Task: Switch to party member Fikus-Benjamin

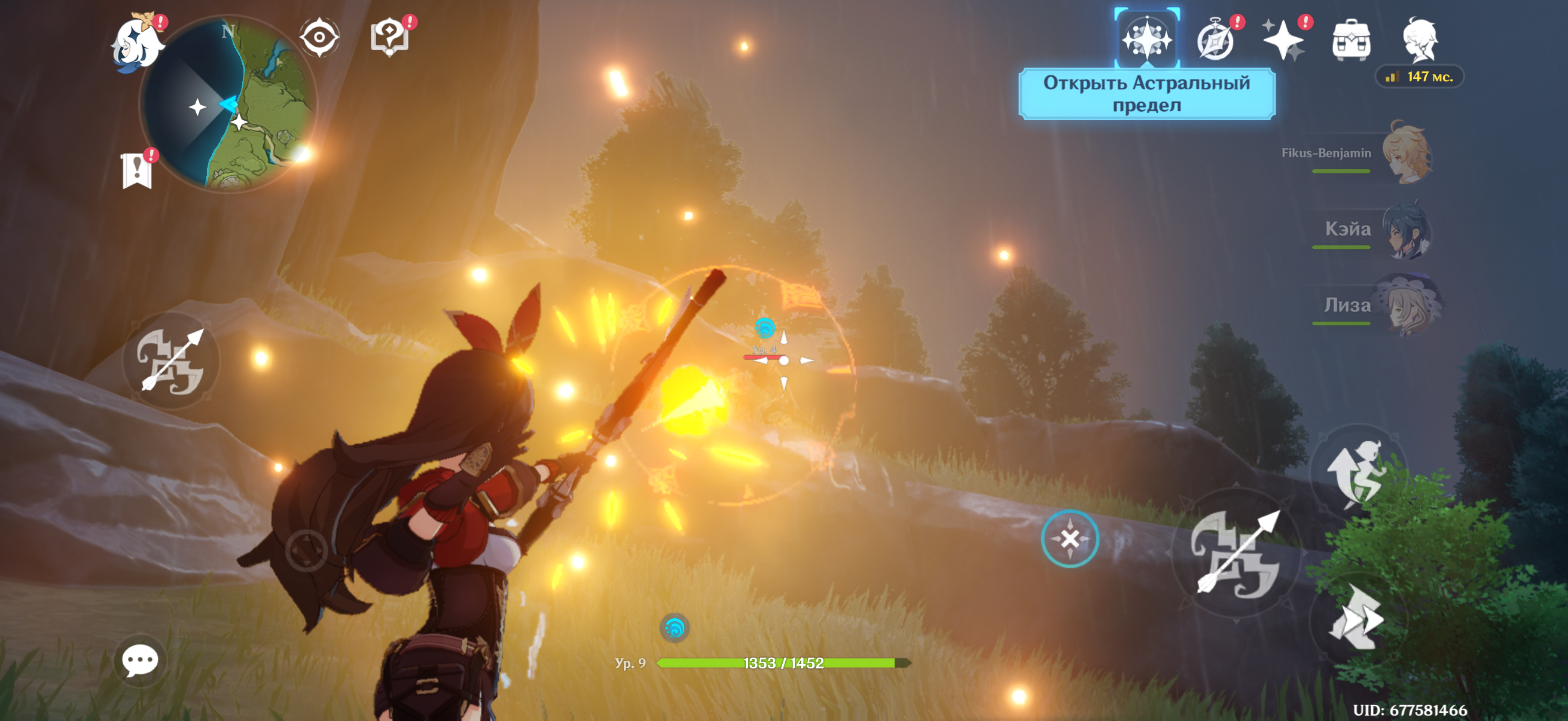Action: click(x=1406, y=153)
